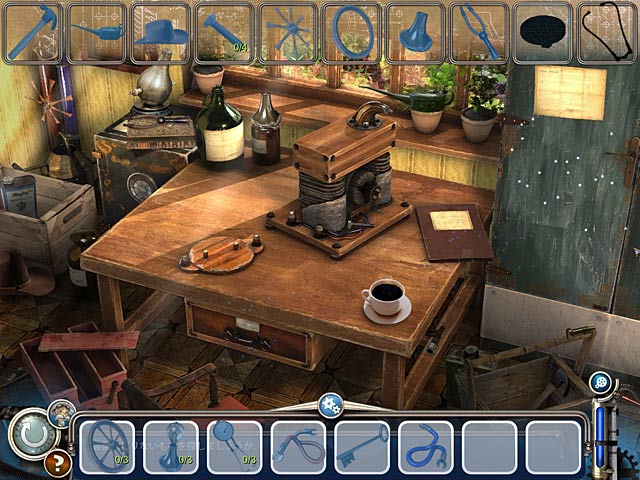Viewport: 640px width, 480px height.
Task: Activate the horseshoe hint button
Action: [32, 436]
